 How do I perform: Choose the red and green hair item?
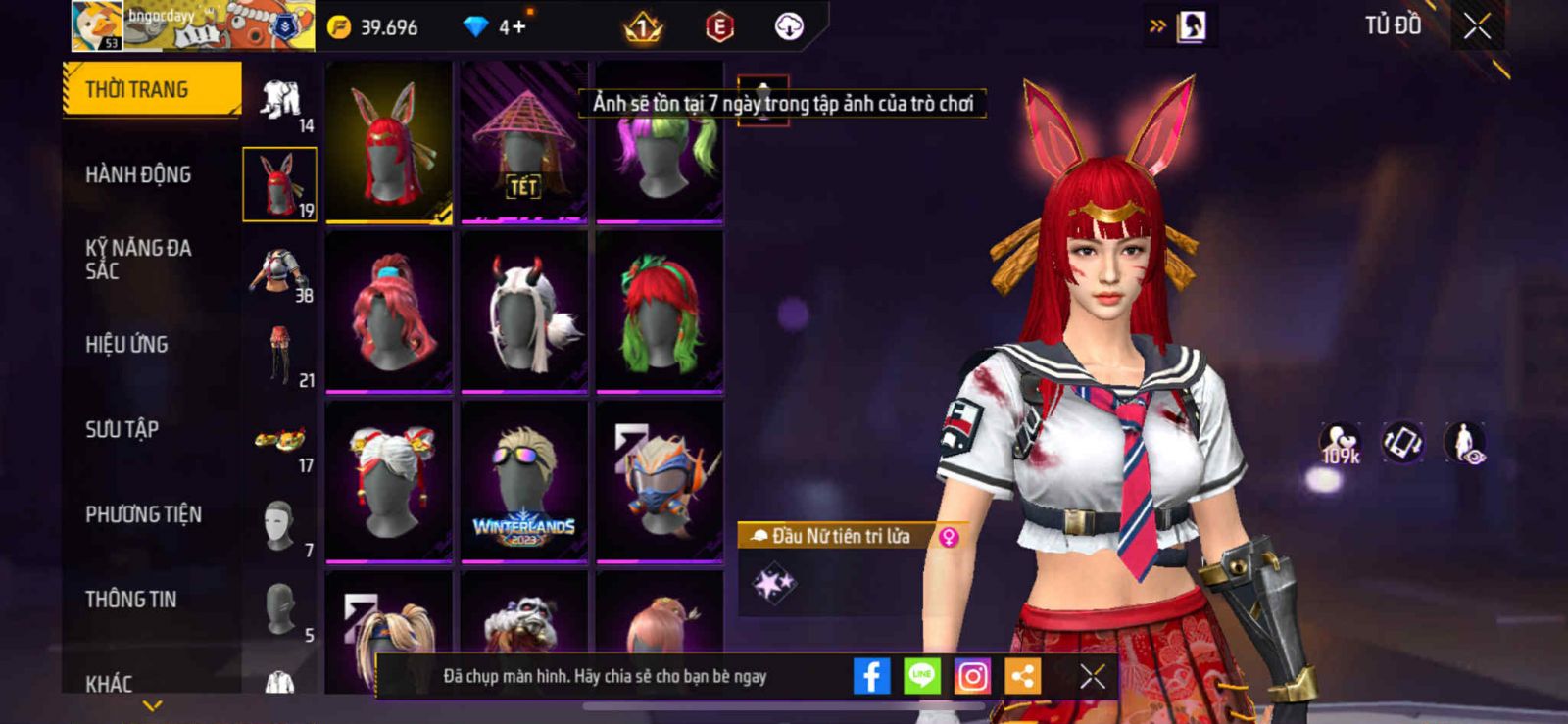point(660,312)
